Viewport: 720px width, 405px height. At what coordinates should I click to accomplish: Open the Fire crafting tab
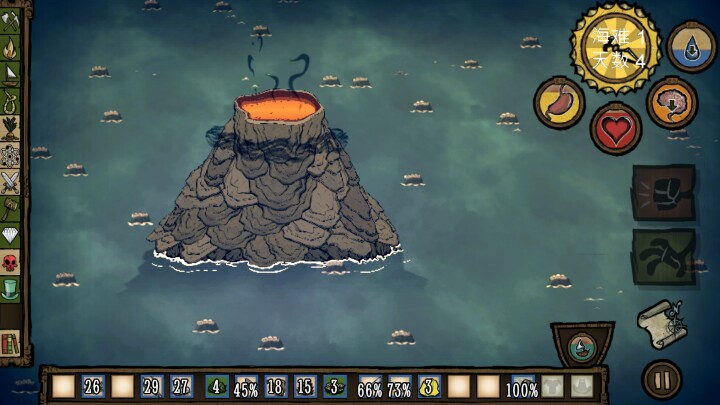11,47
